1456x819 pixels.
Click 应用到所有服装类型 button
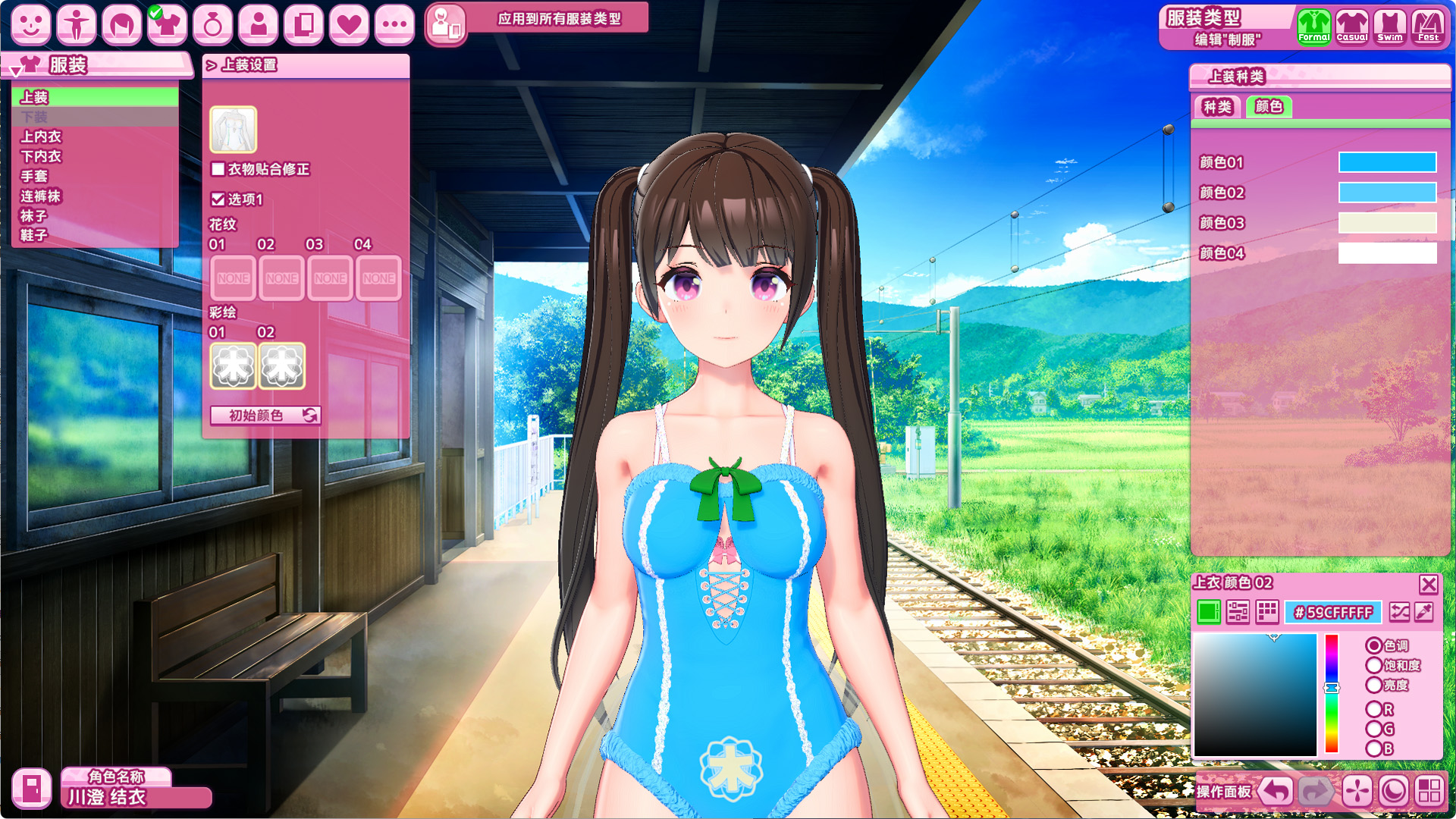559,19
